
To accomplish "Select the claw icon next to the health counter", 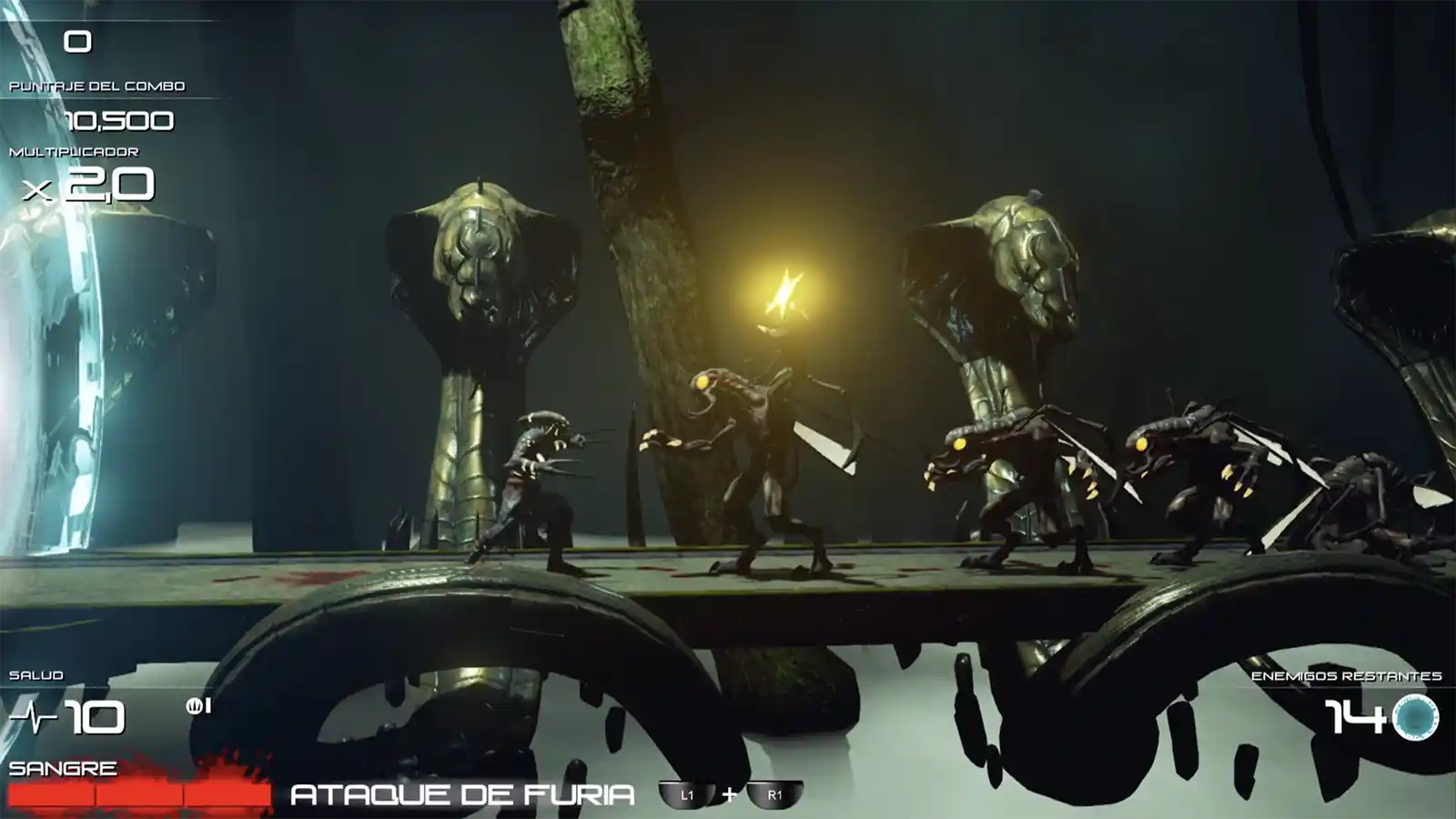I will point(196,707).
